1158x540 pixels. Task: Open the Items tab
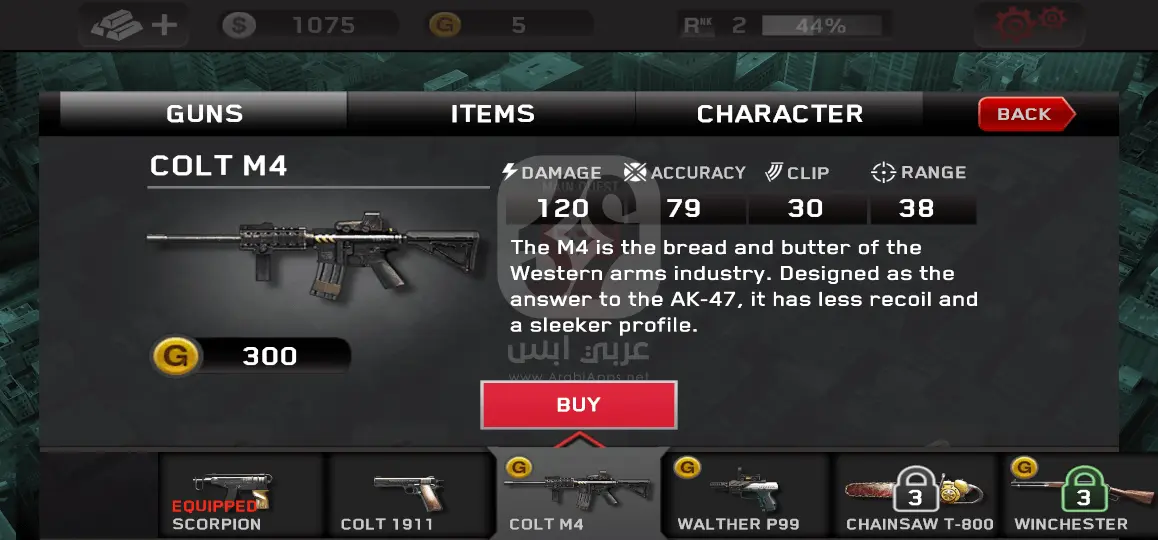point(492,114)
